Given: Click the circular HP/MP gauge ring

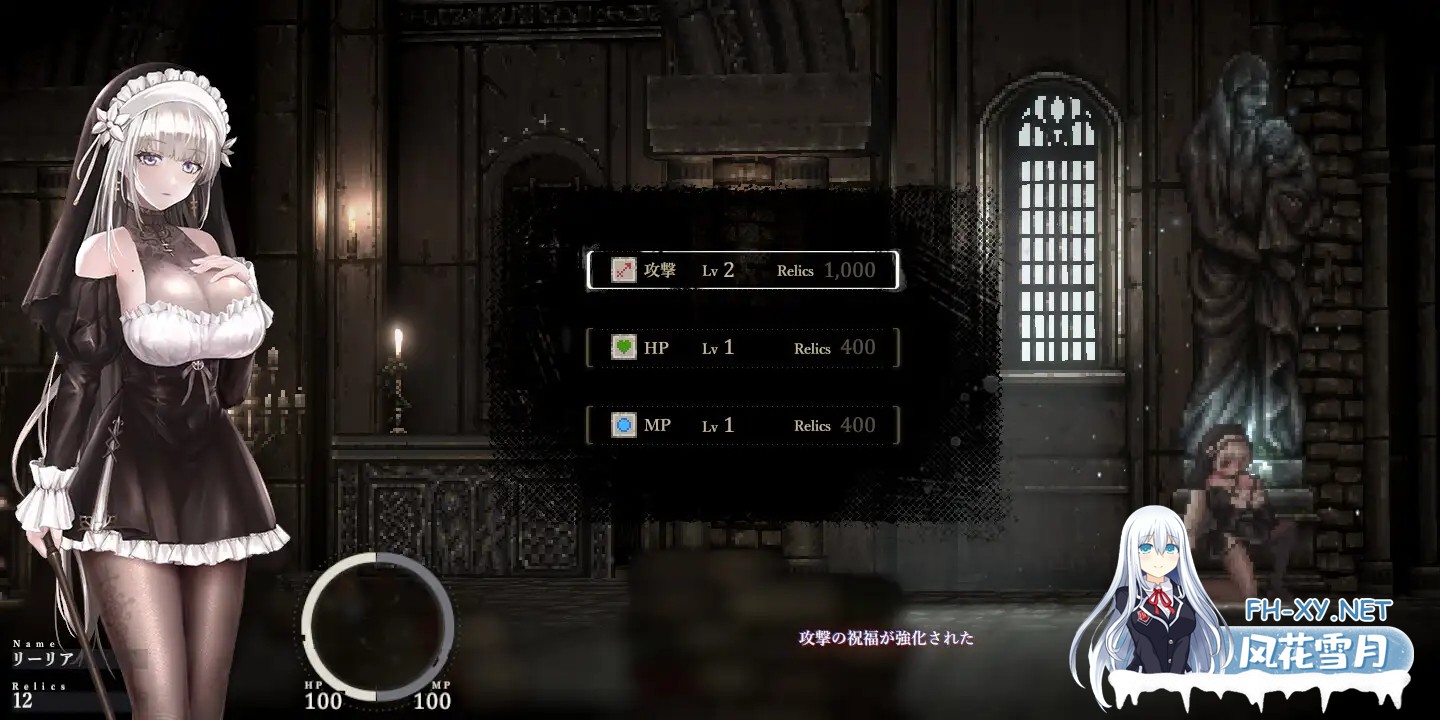Looking at the screenshot, I should click(x=375, y=625).
